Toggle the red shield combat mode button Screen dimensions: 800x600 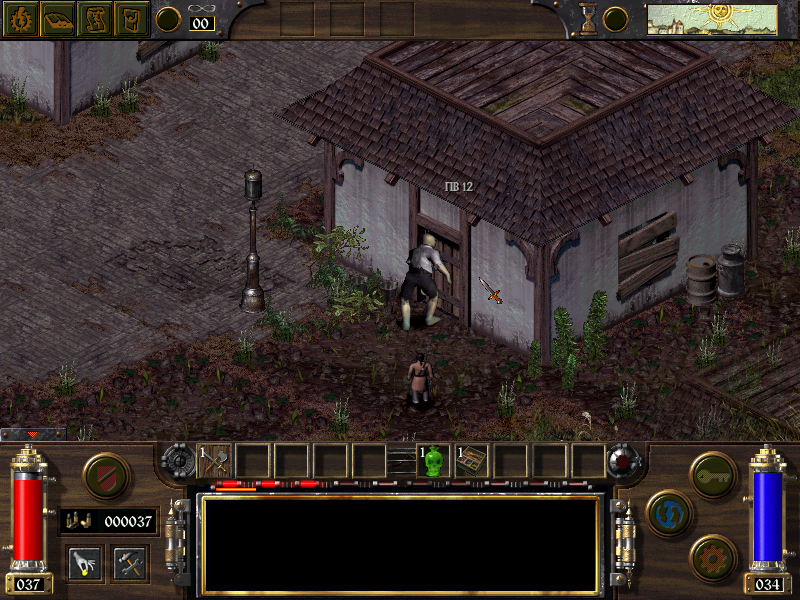pyautogui.click(x=106, y=476)
